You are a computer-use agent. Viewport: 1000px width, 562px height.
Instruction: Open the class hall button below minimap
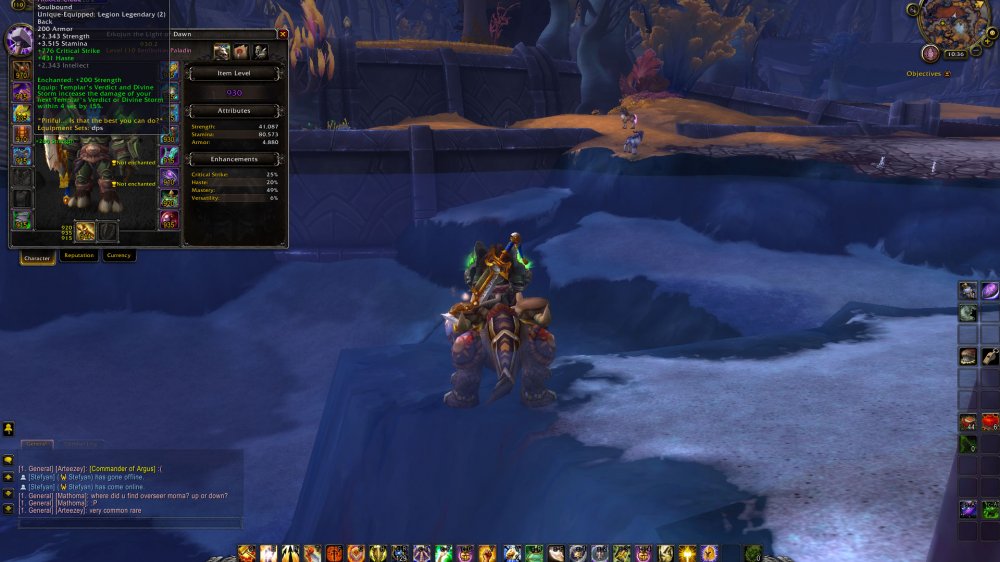(x=930, y=53)
